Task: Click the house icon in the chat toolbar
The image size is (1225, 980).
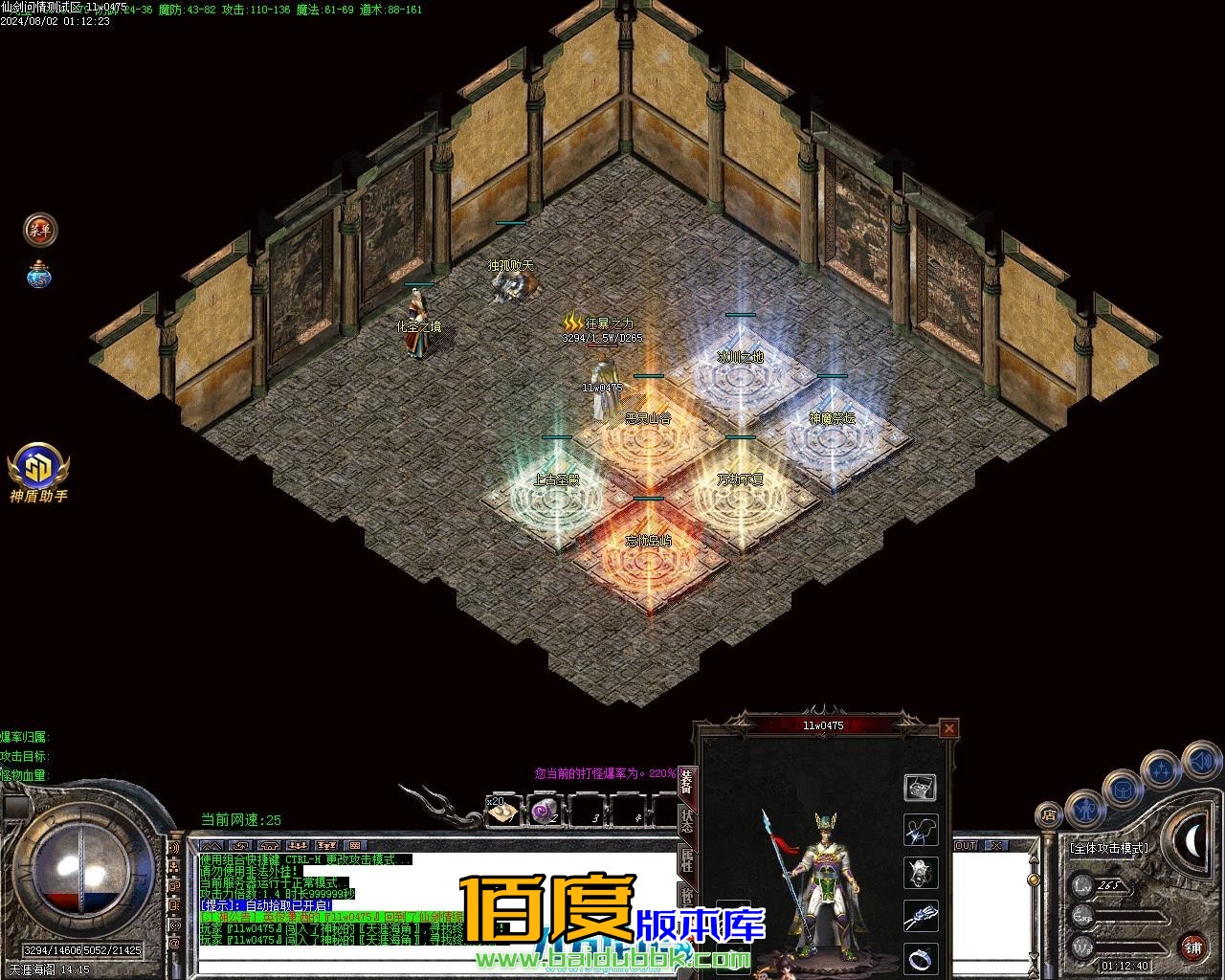Action: (268, 845)
